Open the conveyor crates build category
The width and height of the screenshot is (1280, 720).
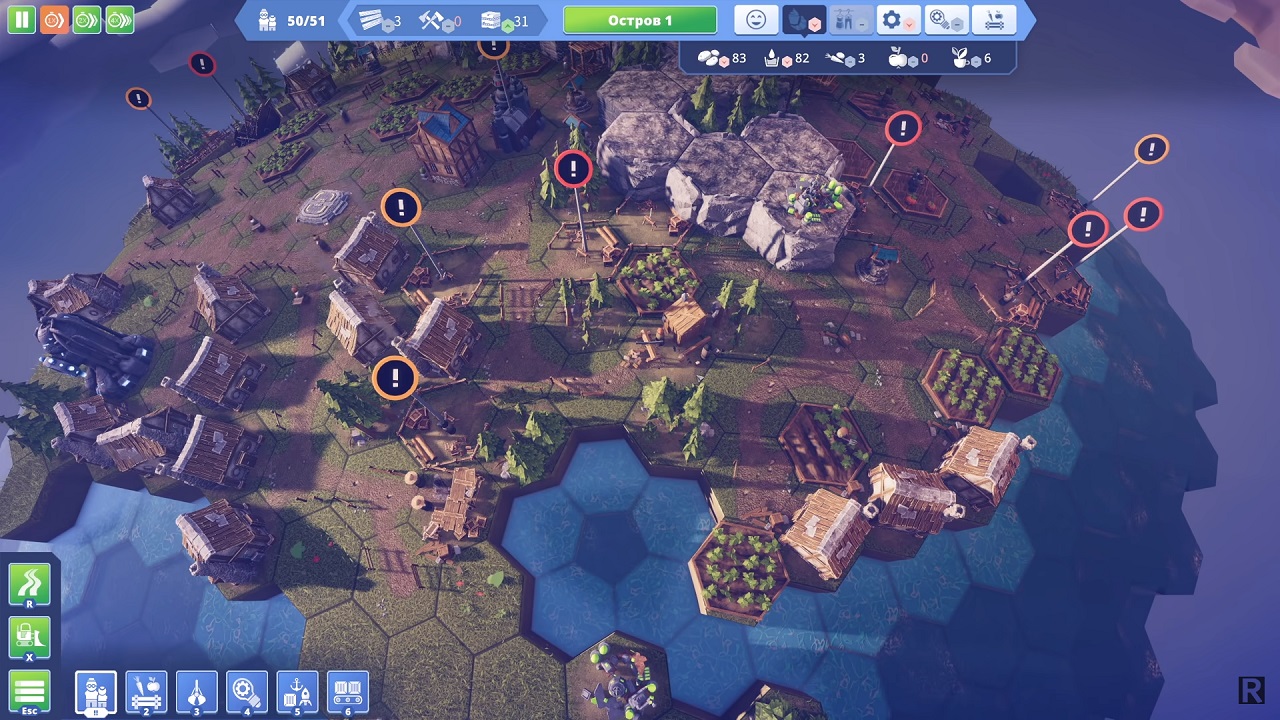[347, 692]
